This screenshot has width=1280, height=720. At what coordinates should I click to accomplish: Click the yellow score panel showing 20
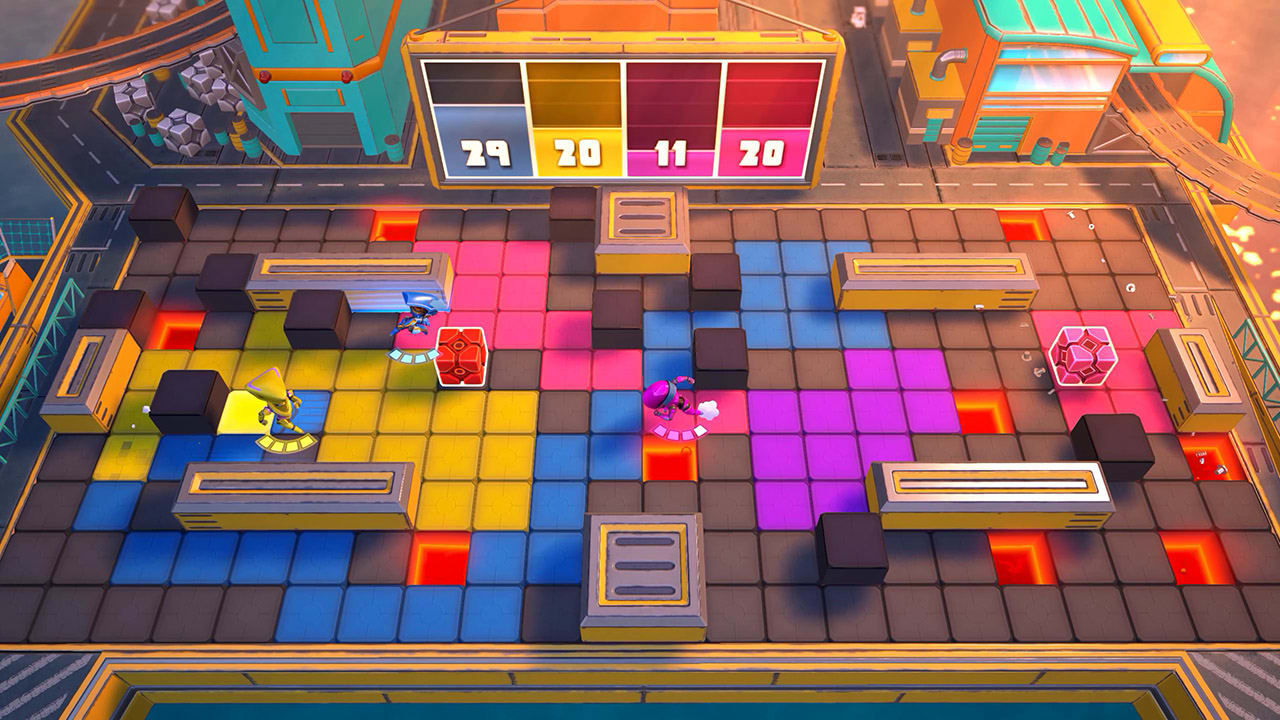(x=576, y=150)
